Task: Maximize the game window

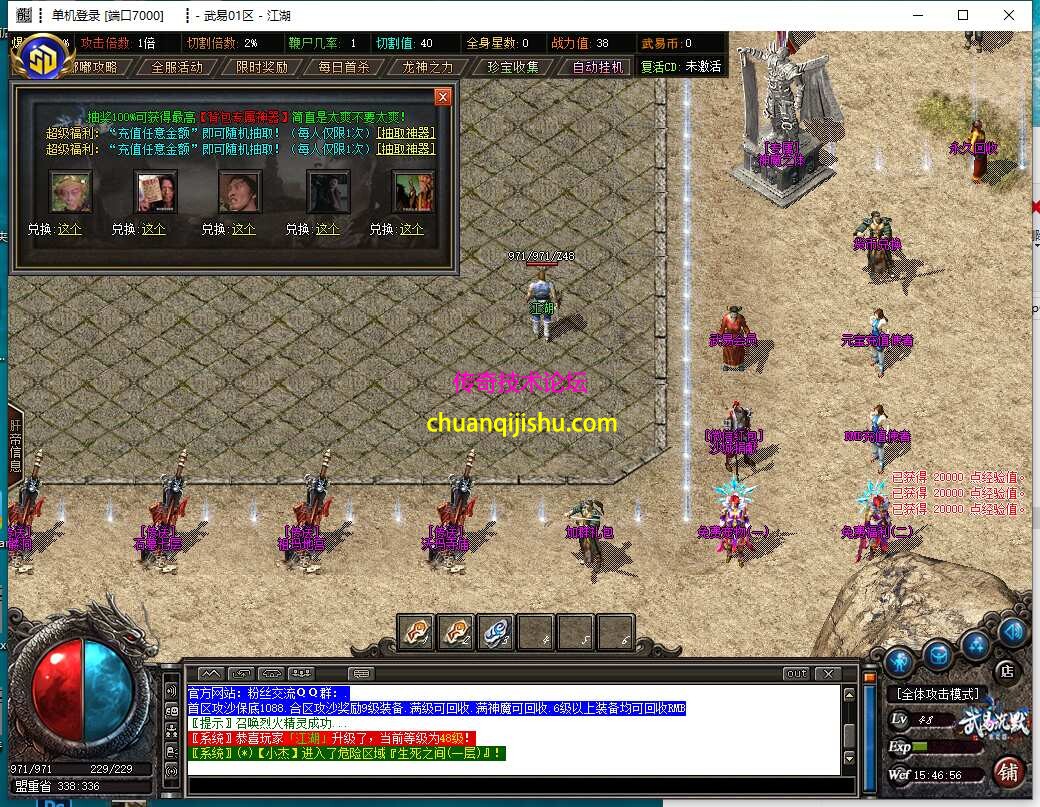Action: tap(963, 15)
